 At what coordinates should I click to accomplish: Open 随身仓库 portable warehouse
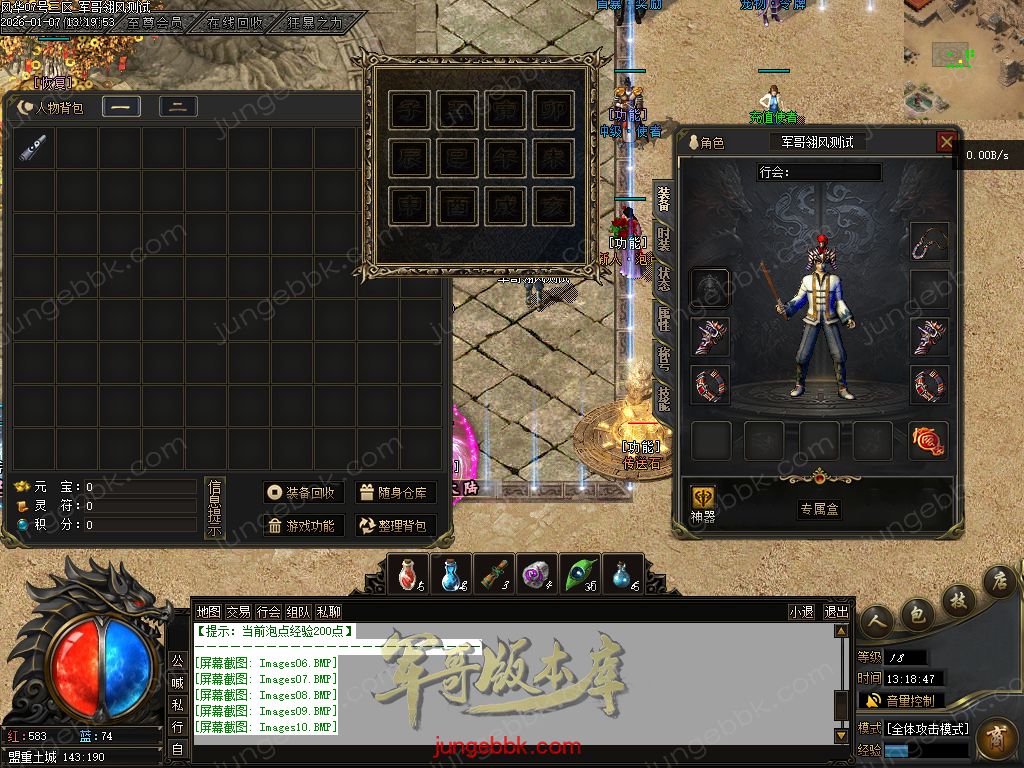[395, 493]
